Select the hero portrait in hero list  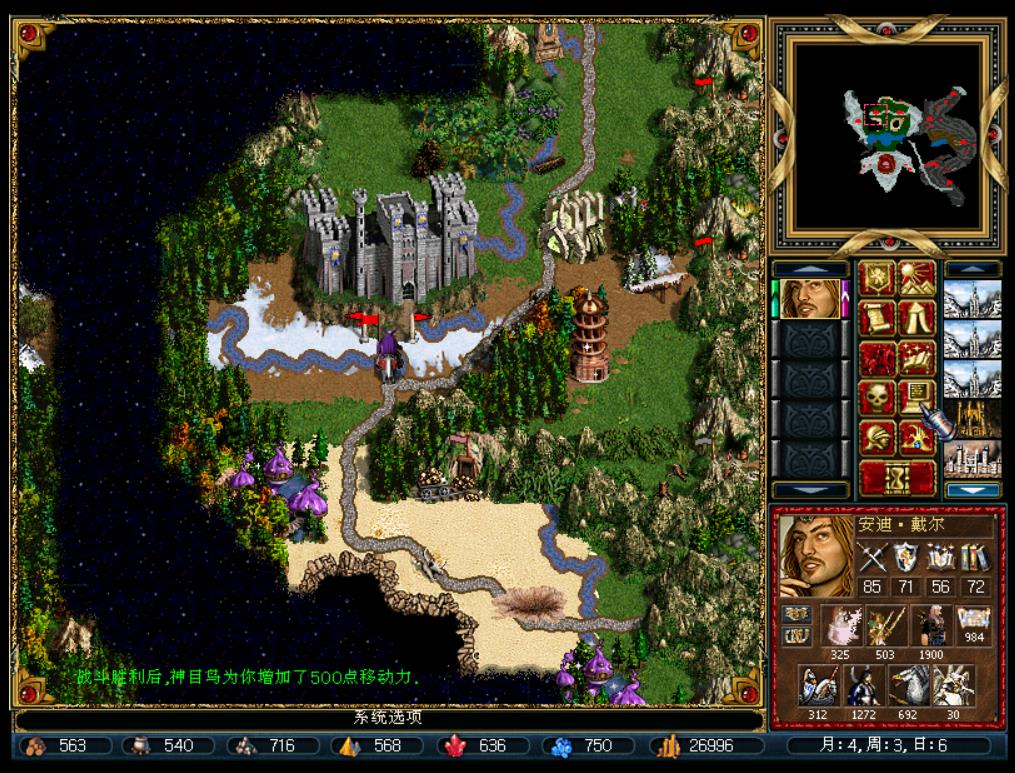click(810, 298)
